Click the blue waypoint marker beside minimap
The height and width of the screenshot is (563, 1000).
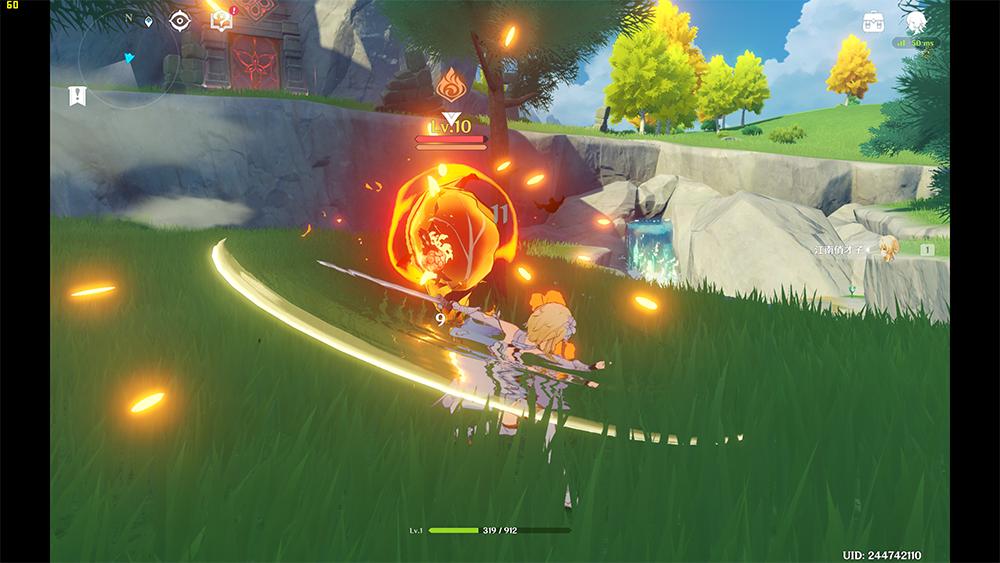coord(150,20)
